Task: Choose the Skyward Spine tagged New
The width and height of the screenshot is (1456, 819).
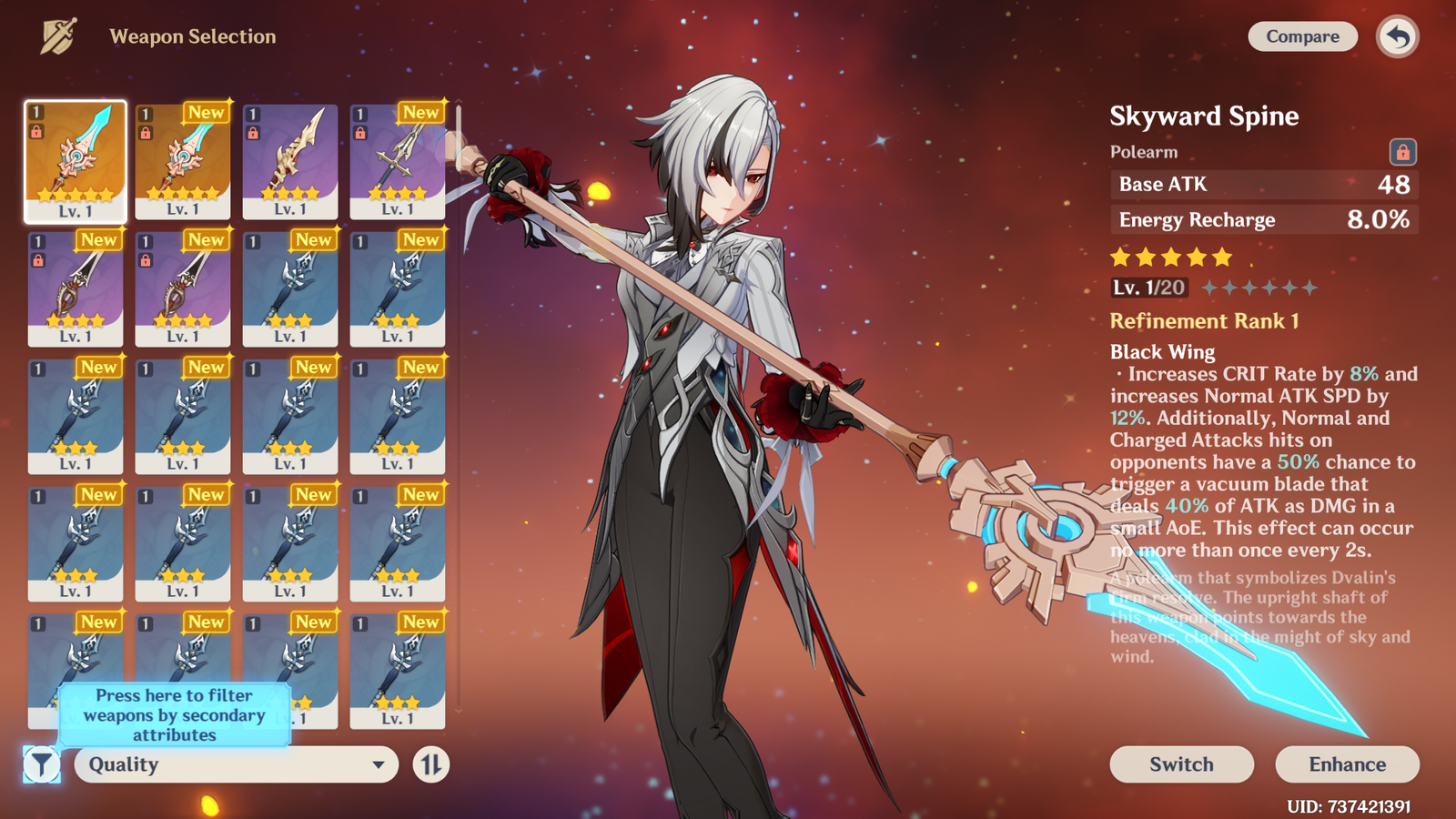Action: tap(183, 161)
